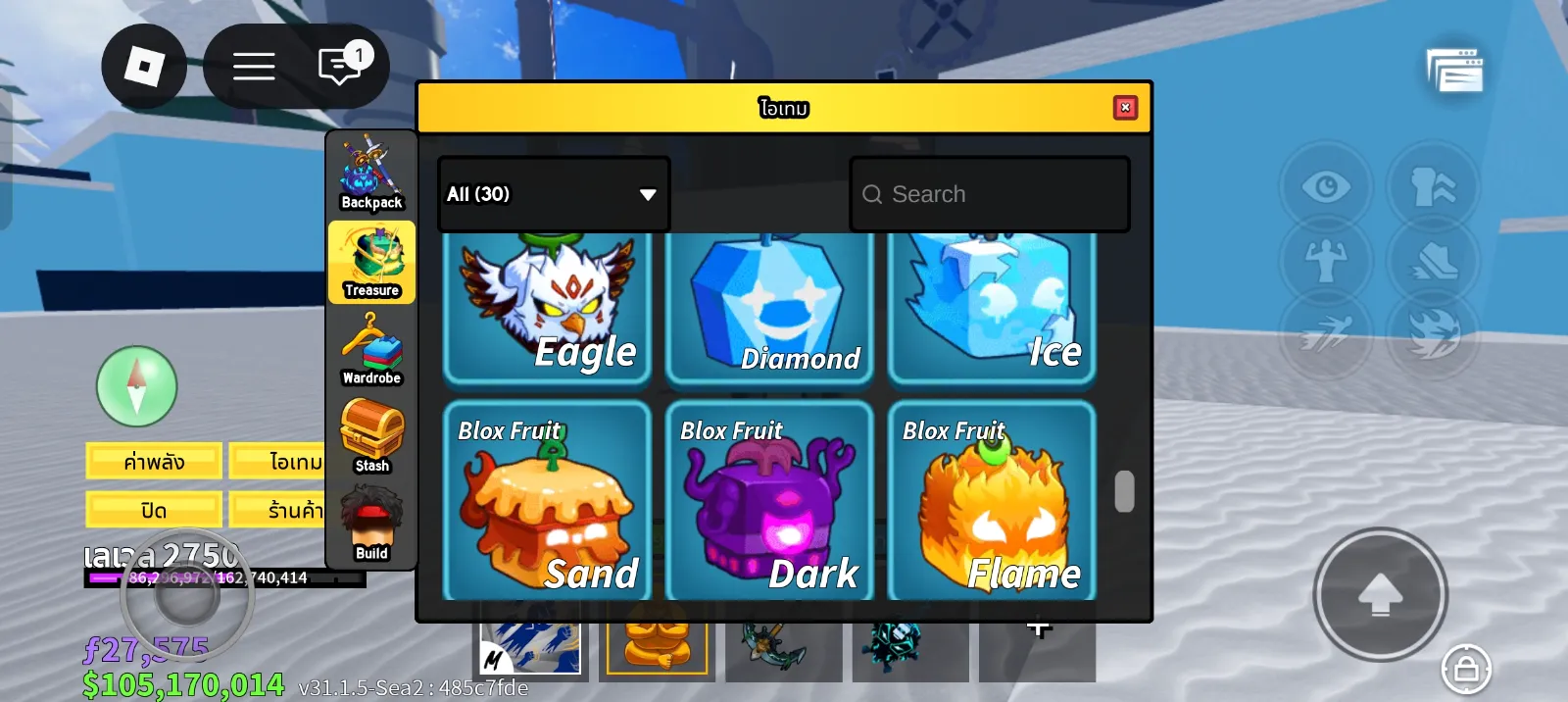Toggle the eye ability button
Image resolution: width=1568 pixels, height=702 pixels.
click(x=1326, y=186)
